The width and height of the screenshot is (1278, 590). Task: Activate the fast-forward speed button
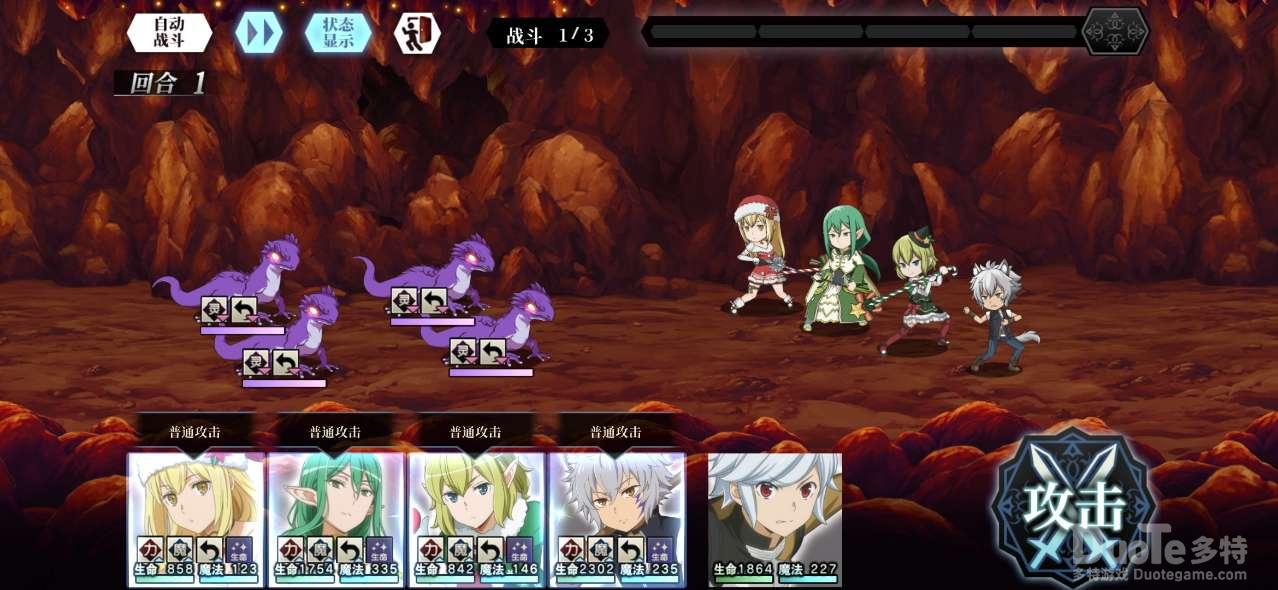pos(258,33)
